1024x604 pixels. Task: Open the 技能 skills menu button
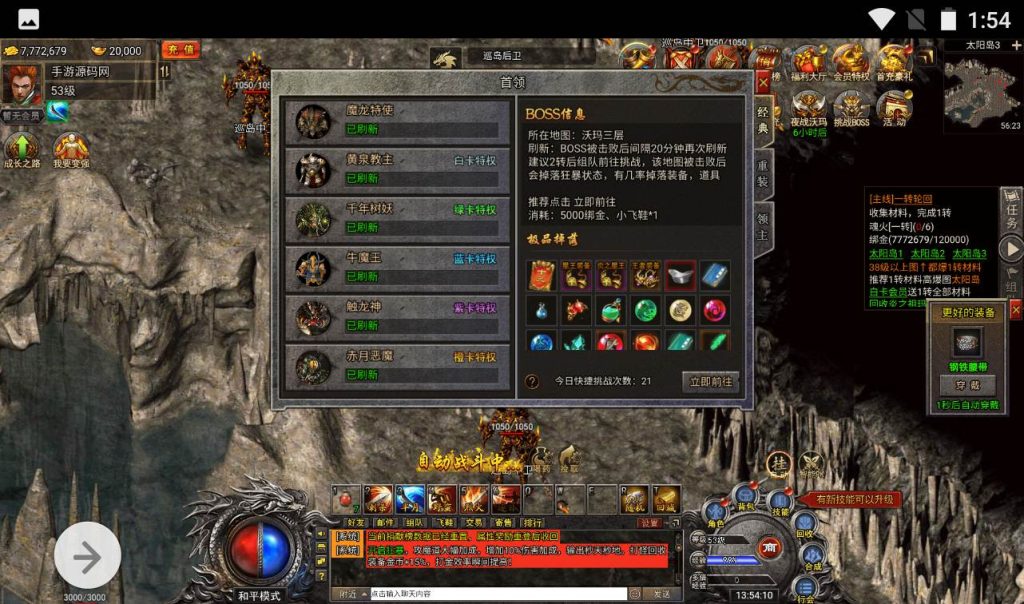click(x=779, y=504)
